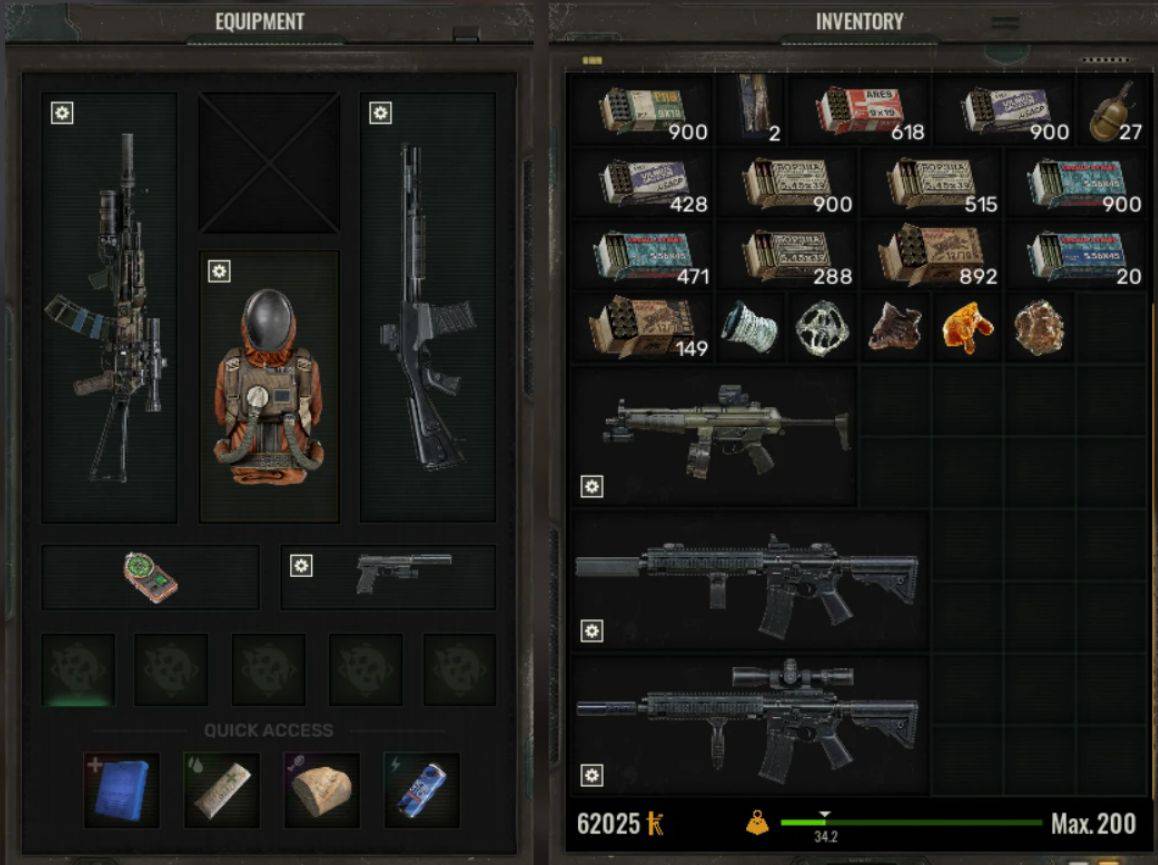1158x865 pixels.
Task: Select the bread loaf quick slot
Action: click(322, 790)
